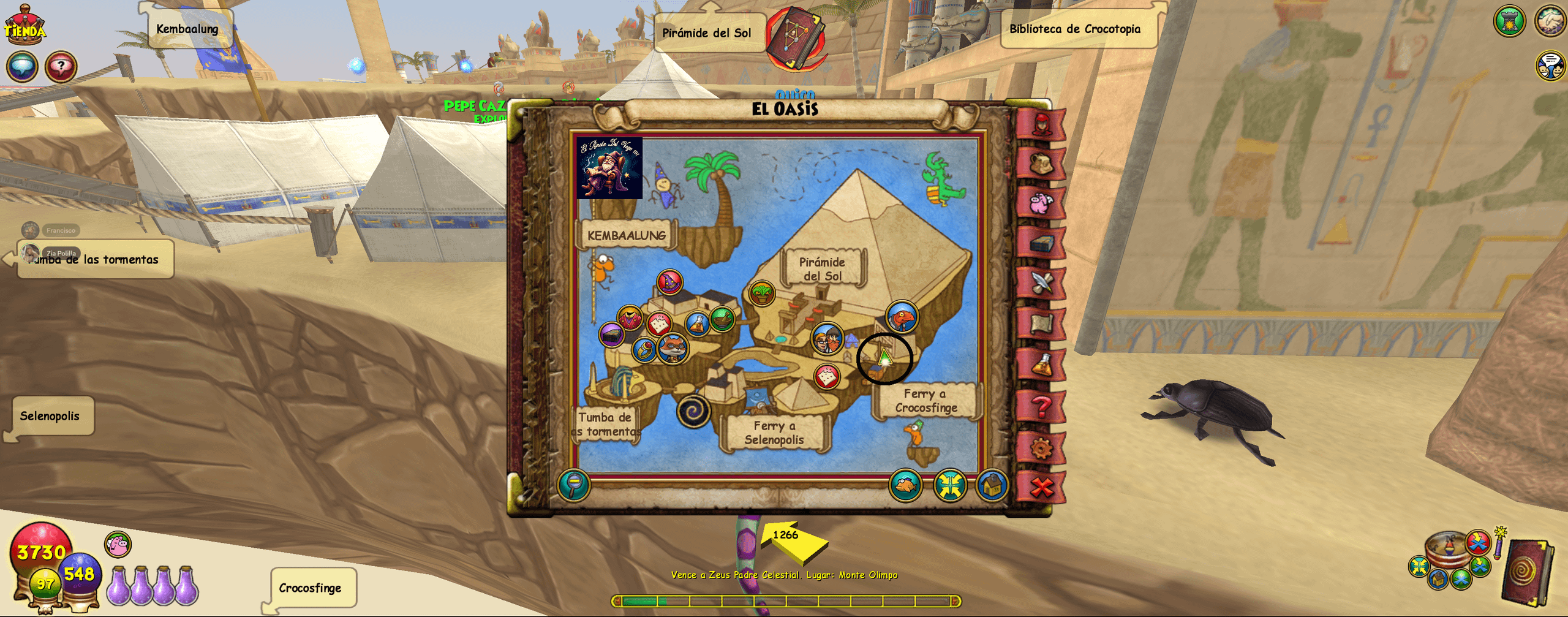Screen dimensions: 1568x617
Task: Click the friends chat icon with two faces
Action: click(x=1550, y=66)
